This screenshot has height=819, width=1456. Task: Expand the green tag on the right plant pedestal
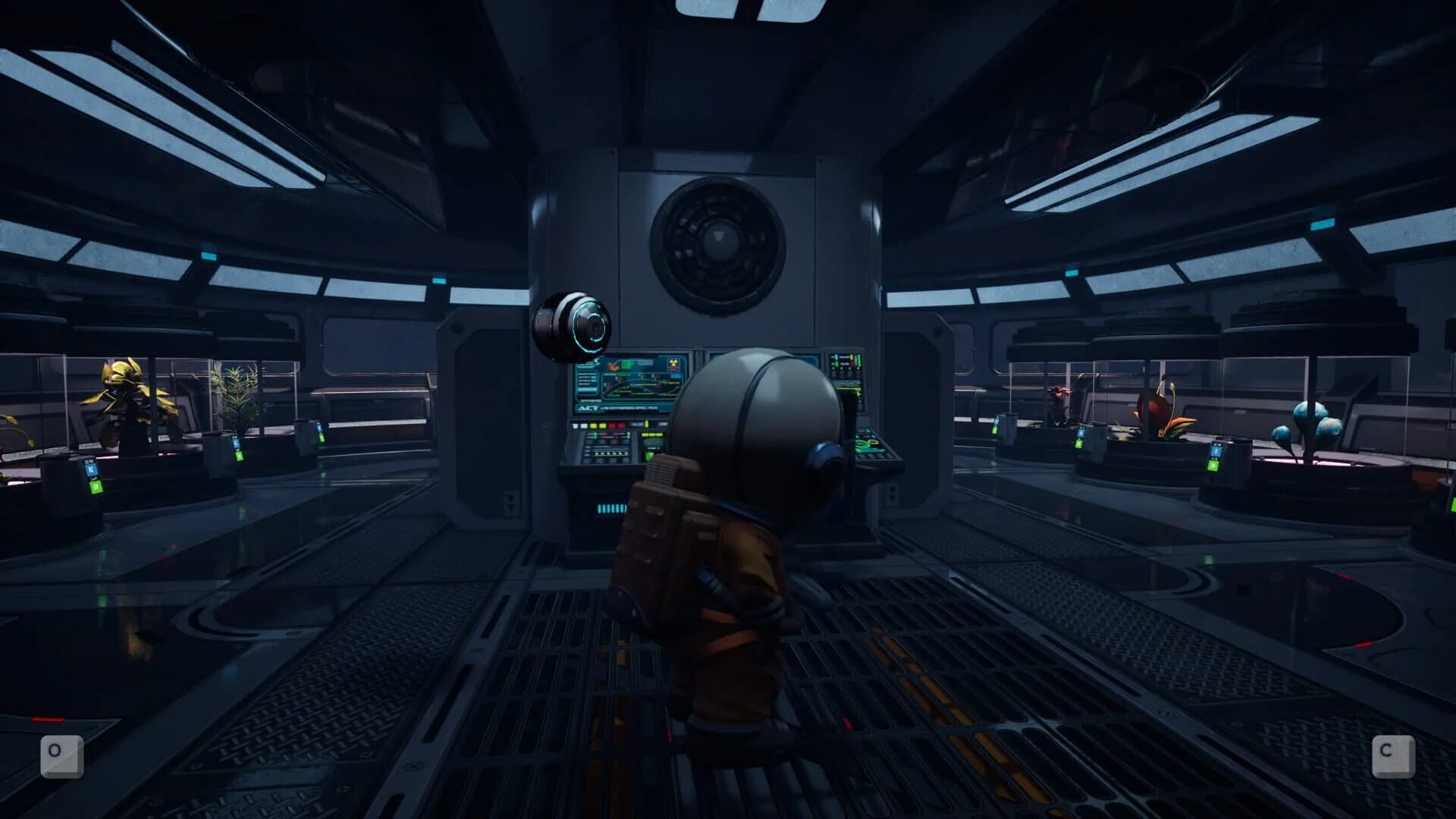1213,465
